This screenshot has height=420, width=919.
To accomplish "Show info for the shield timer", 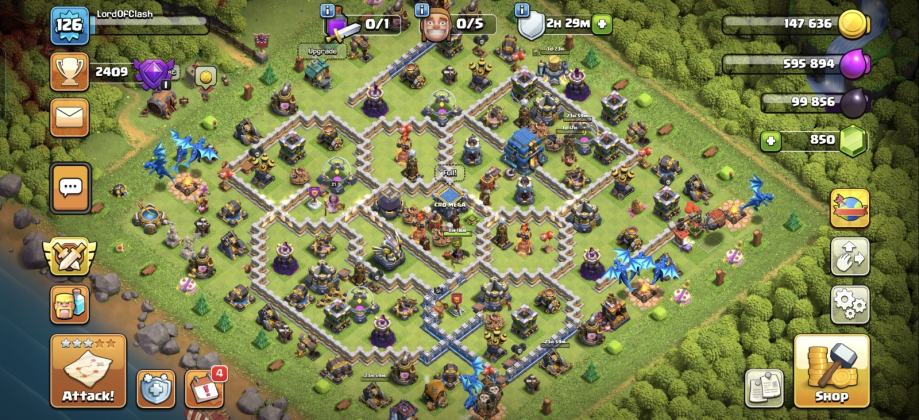I will coord(521,10).
